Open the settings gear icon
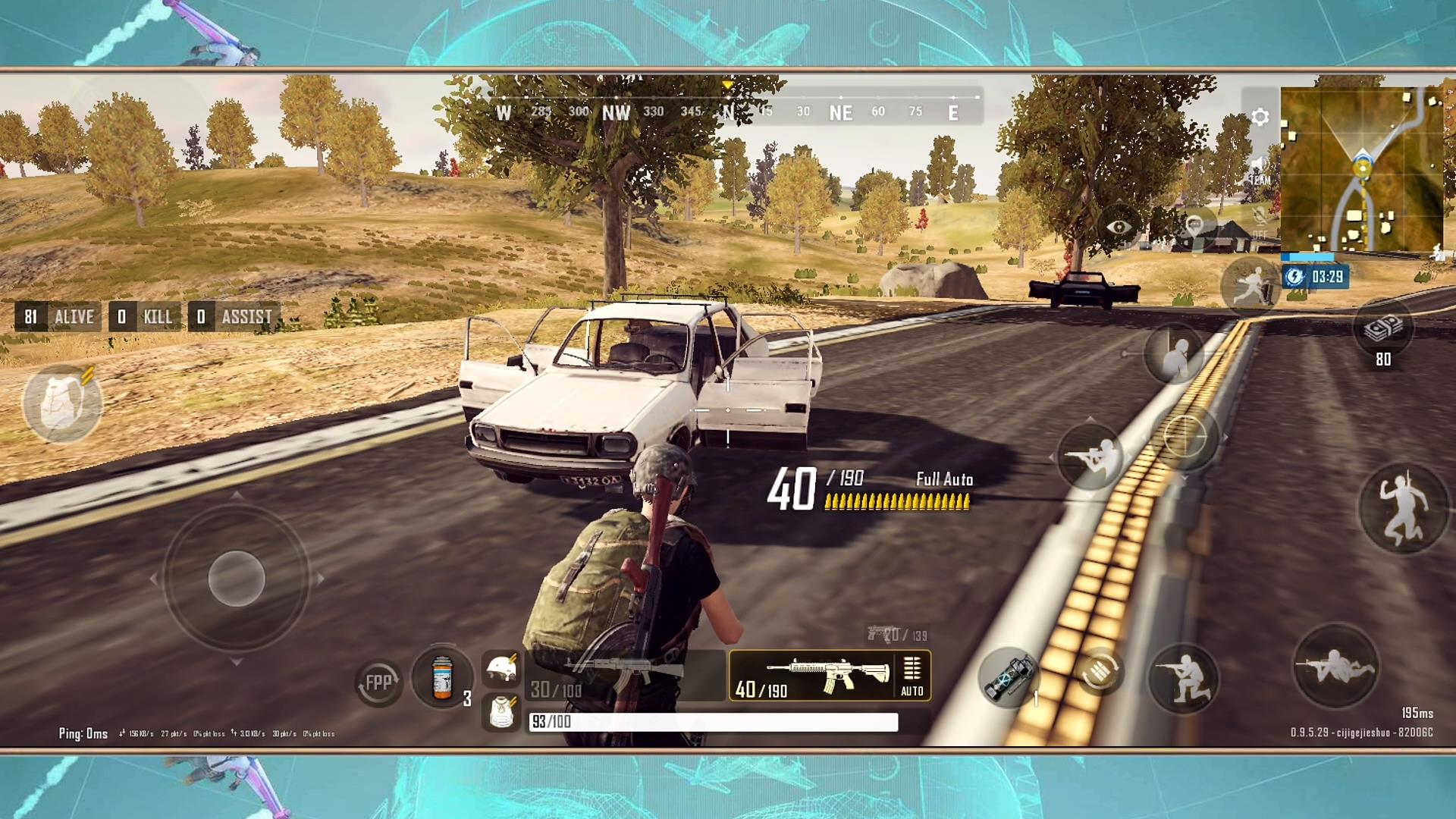1456x819 pixels. pos(1260,117)
